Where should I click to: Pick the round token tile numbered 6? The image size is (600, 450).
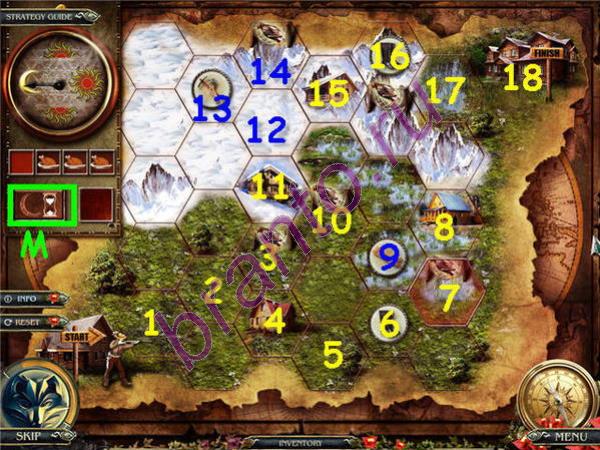(386, 323)
